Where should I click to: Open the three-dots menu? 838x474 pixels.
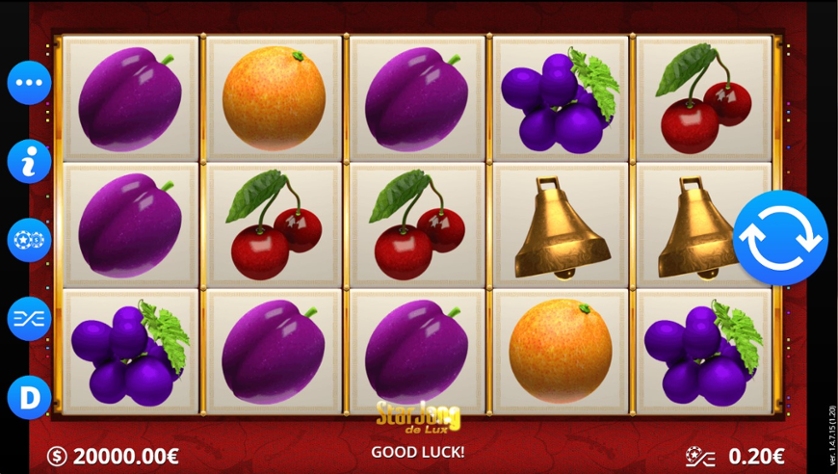point(29,83)
